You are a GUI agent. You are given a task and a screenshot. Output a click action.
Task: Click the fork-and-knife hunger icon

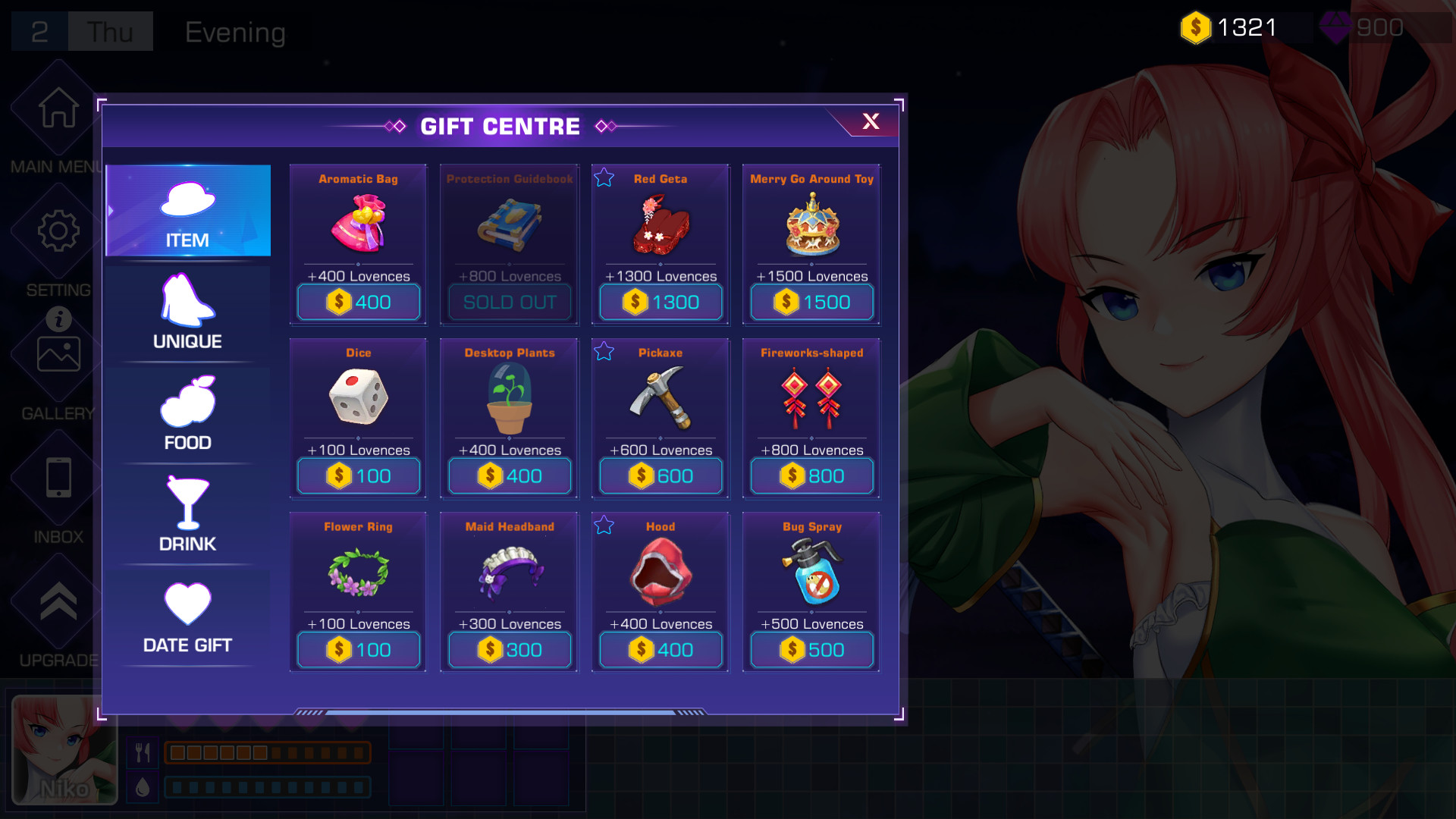point(141,752)
